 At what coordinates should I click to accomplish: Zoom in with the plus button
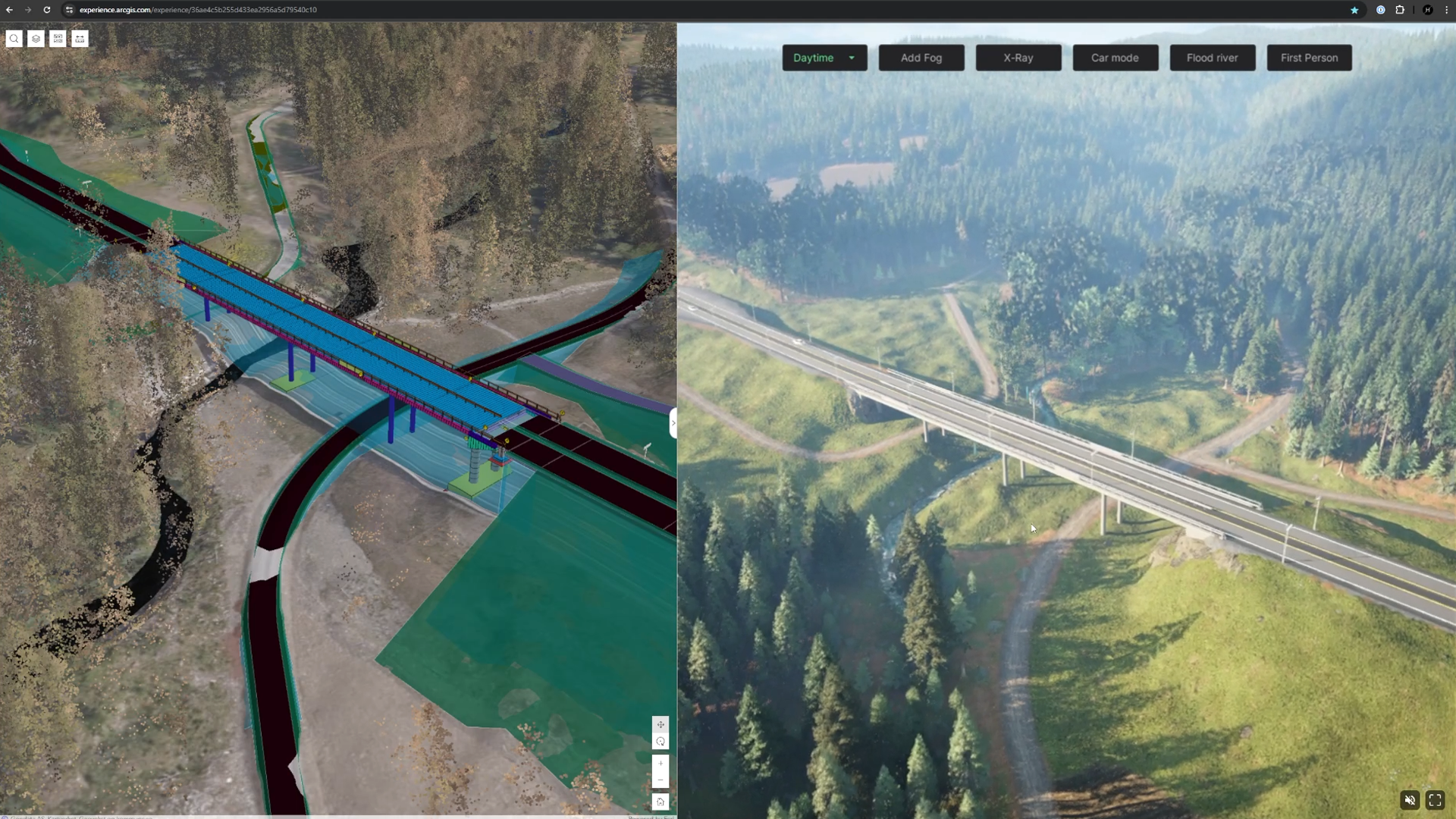[x=661, y=764]
